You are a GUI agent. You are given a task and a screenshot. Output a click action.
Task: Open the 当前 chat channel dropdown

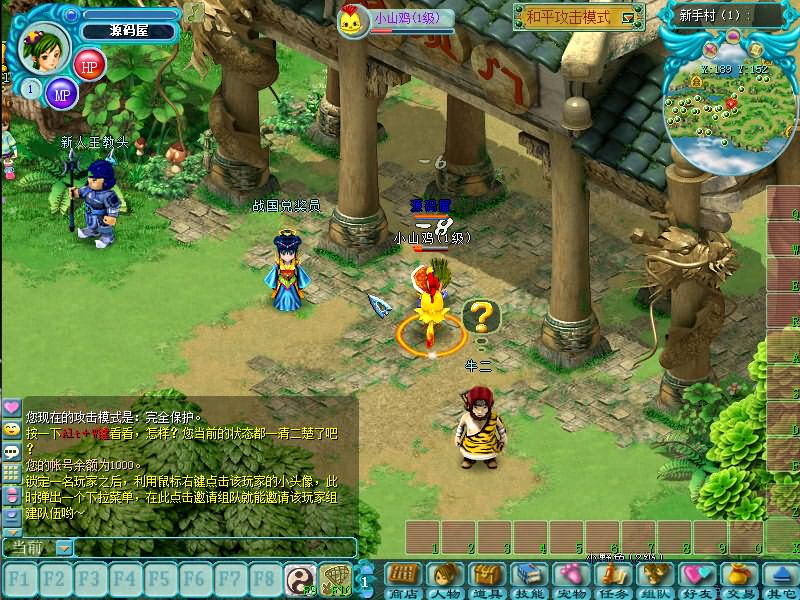64,547
